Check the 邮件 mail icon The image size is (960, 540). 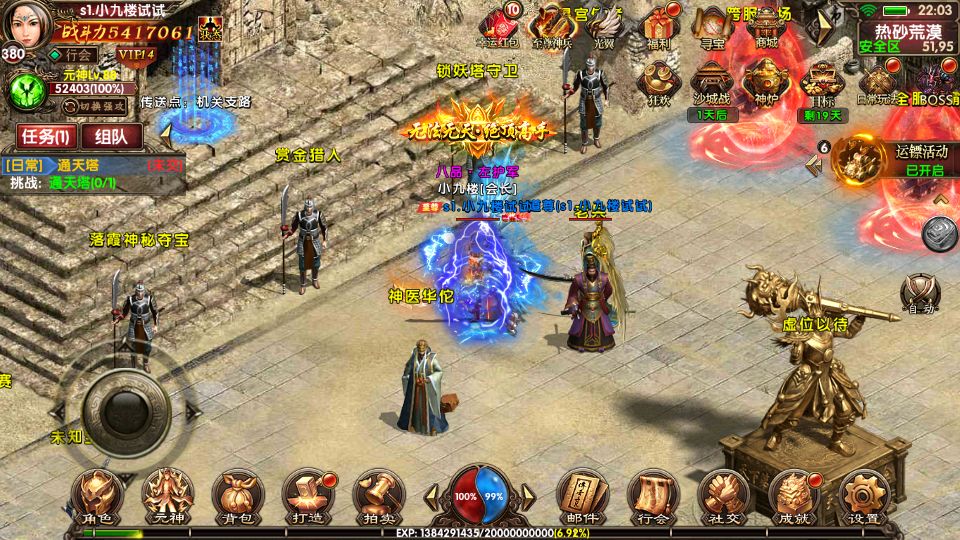(581, 497)
